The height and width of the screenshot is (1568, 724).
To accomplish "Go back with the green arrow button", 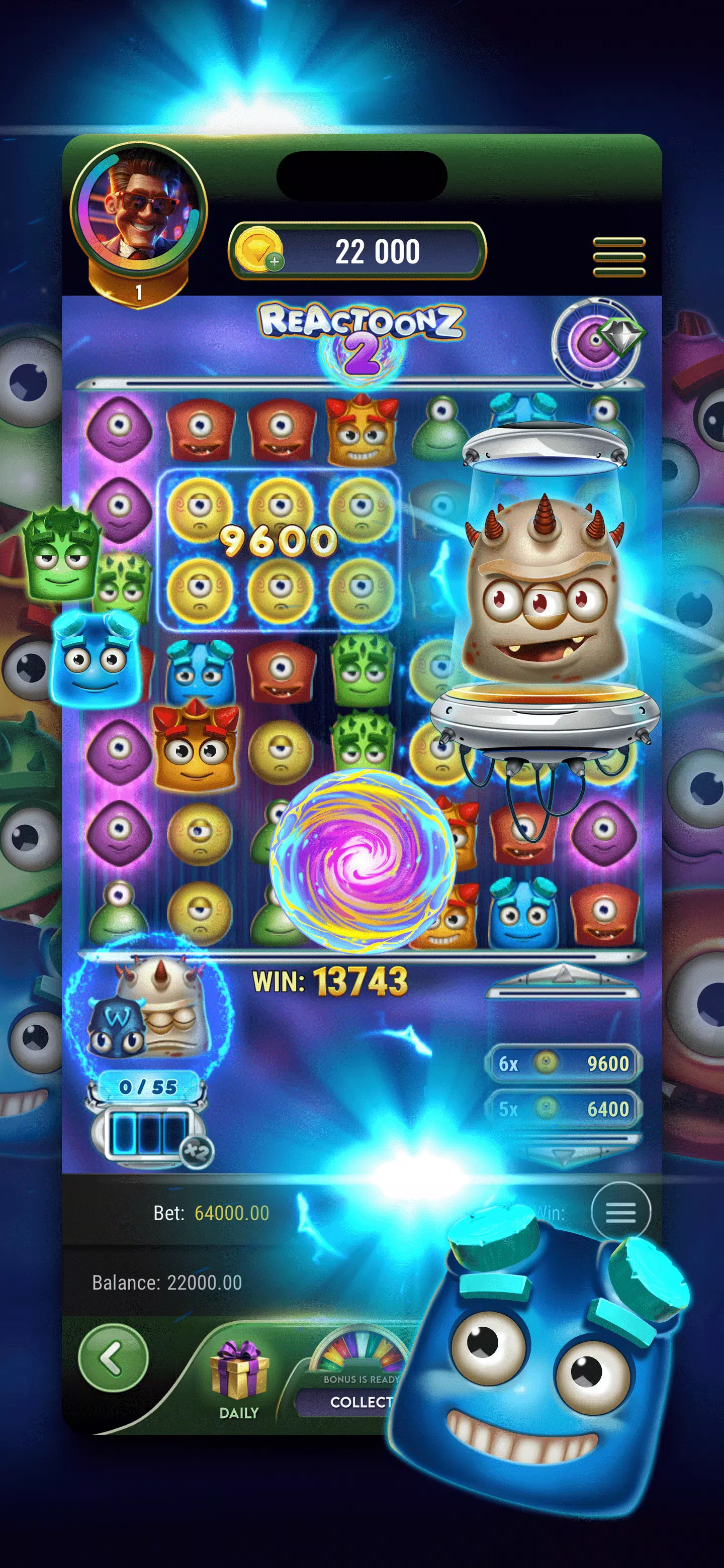I will coord(113,1357).
